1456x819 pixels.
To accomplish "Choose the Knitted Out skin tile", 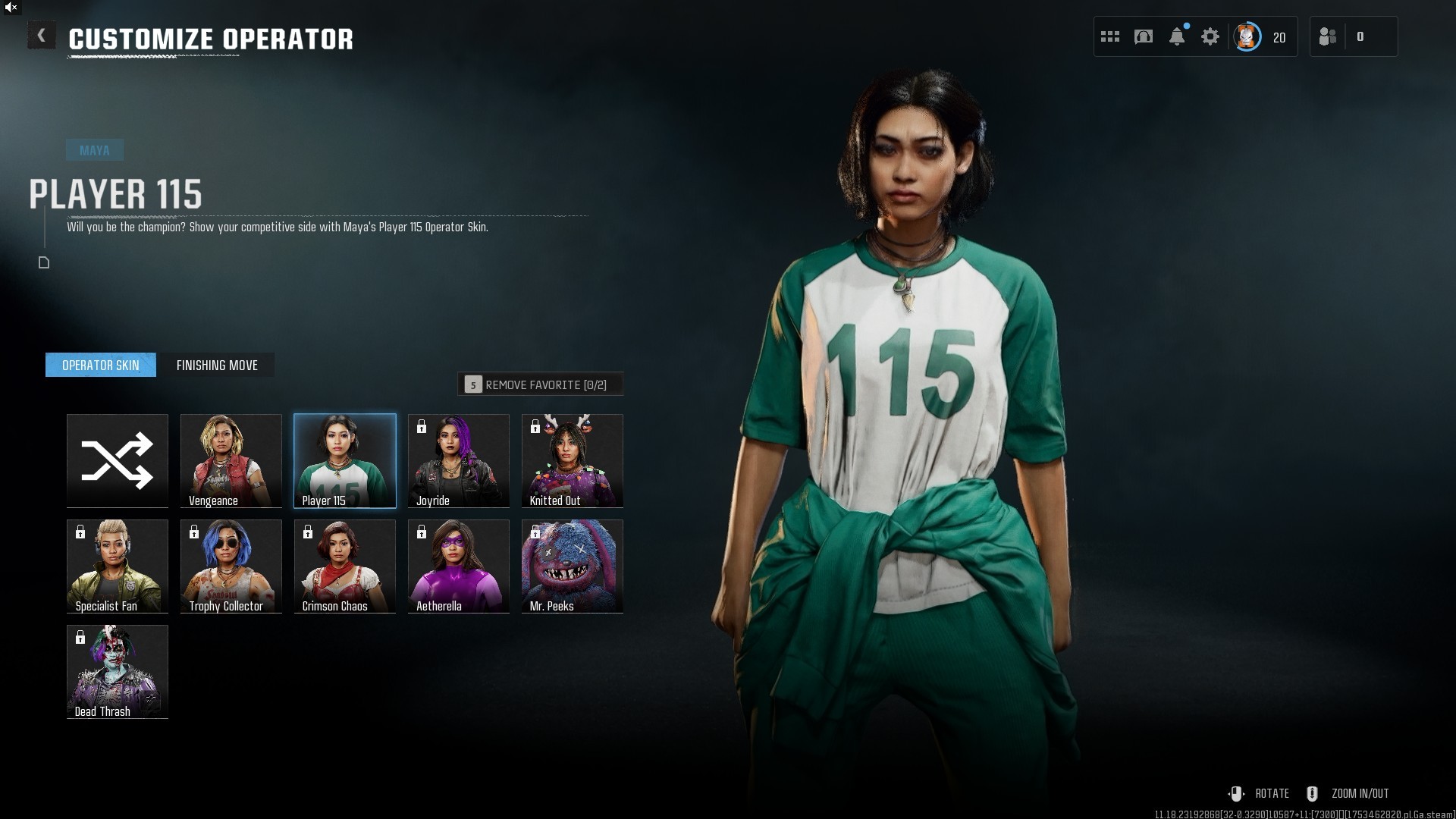I will click(573, 460).
